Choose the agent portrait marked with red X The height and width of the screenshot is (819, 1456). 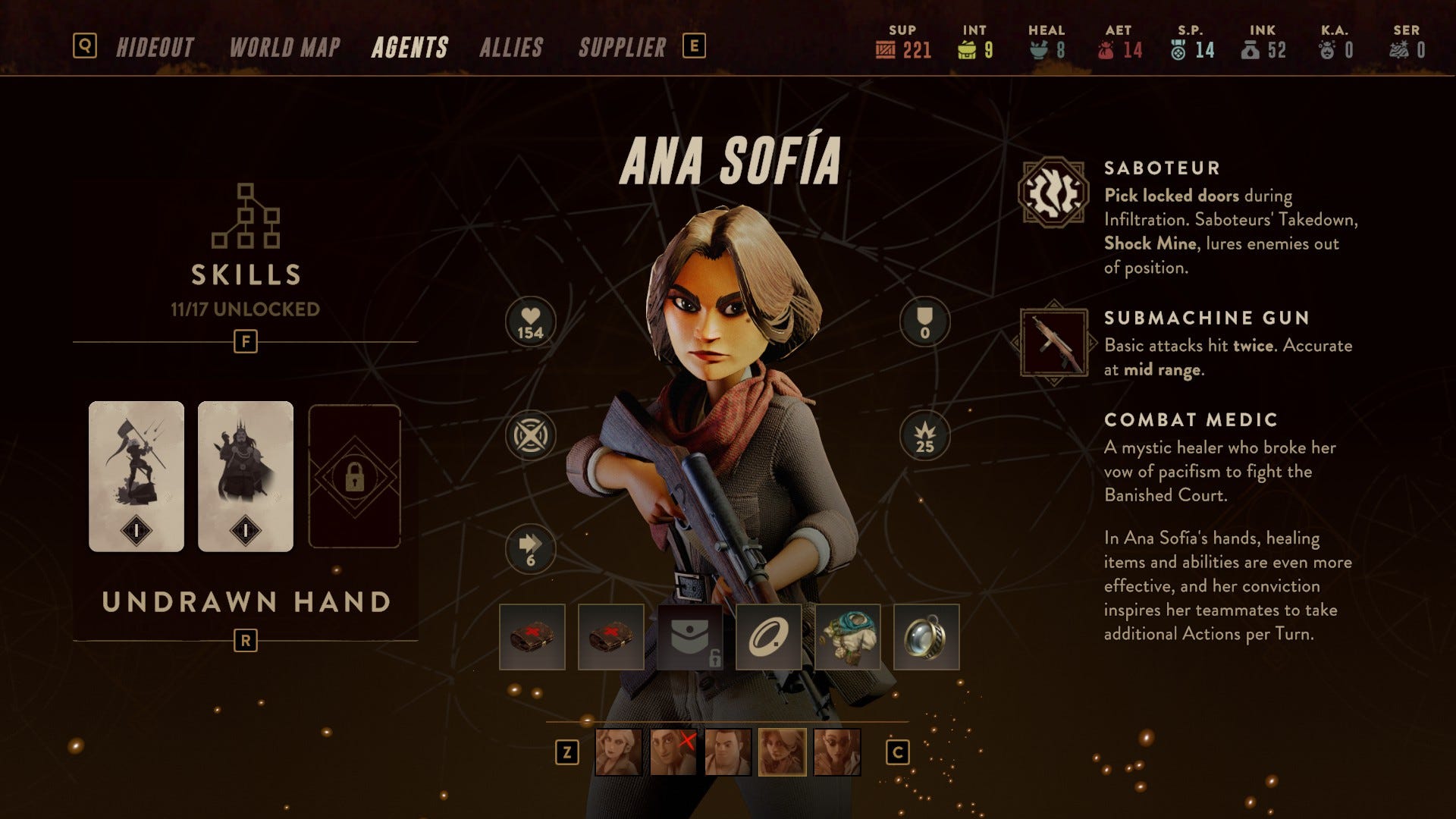673,752
